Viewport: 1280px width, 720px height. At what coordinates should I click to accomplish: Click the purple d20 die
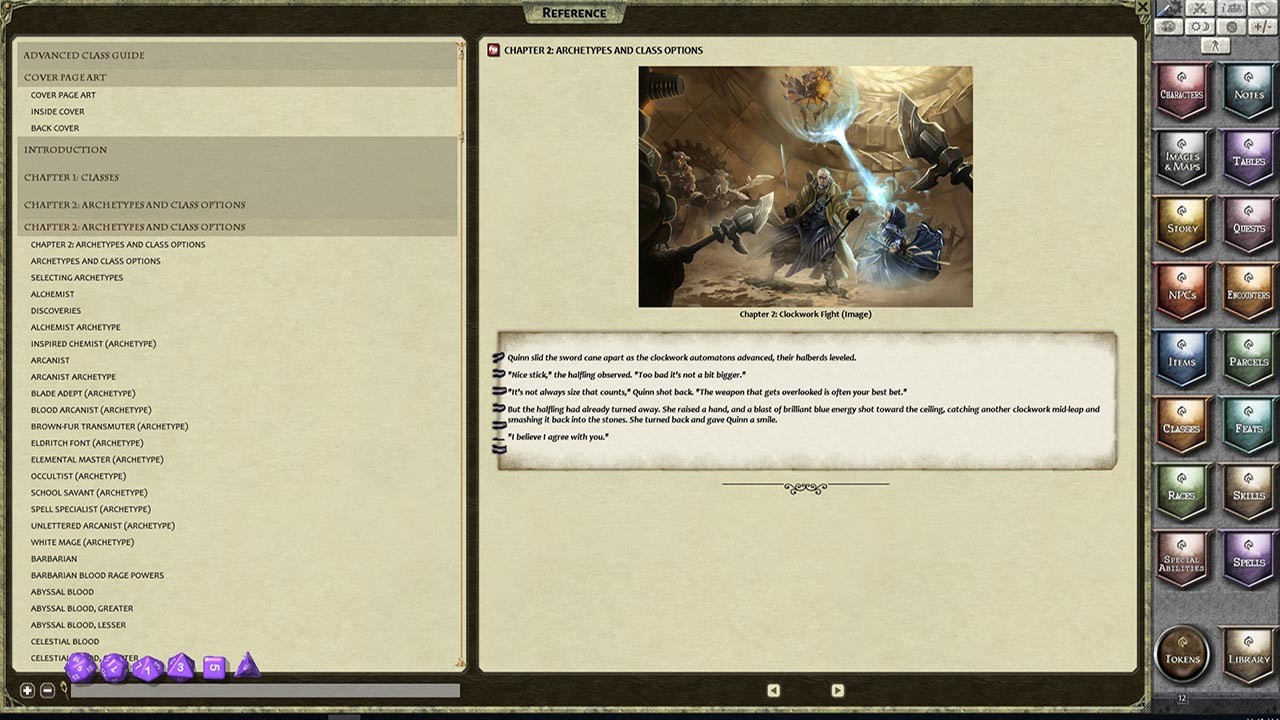(80, 668)
